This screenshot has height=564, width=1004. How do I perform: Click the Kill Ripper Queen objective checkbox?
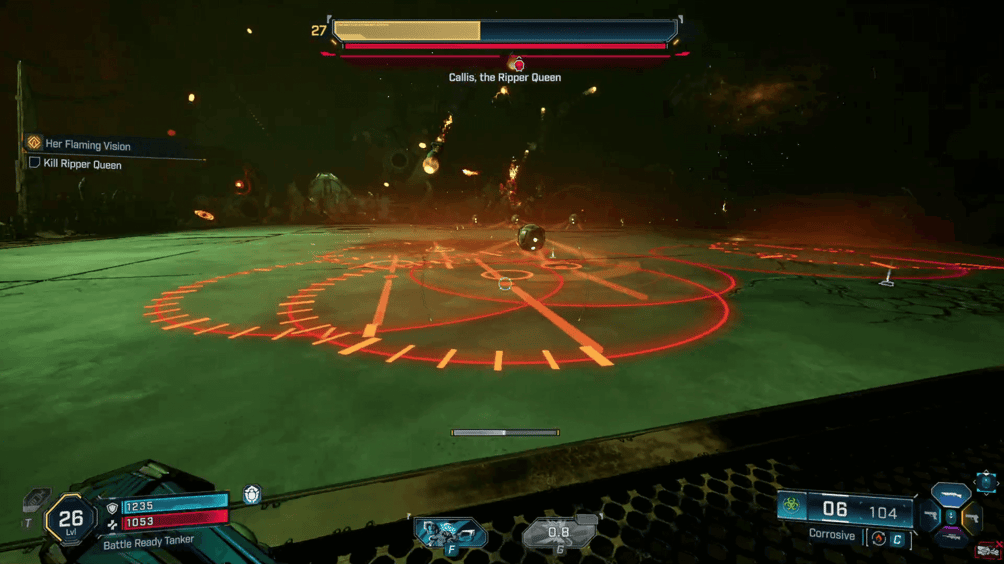pyautogui.click(x=34, y=163)
